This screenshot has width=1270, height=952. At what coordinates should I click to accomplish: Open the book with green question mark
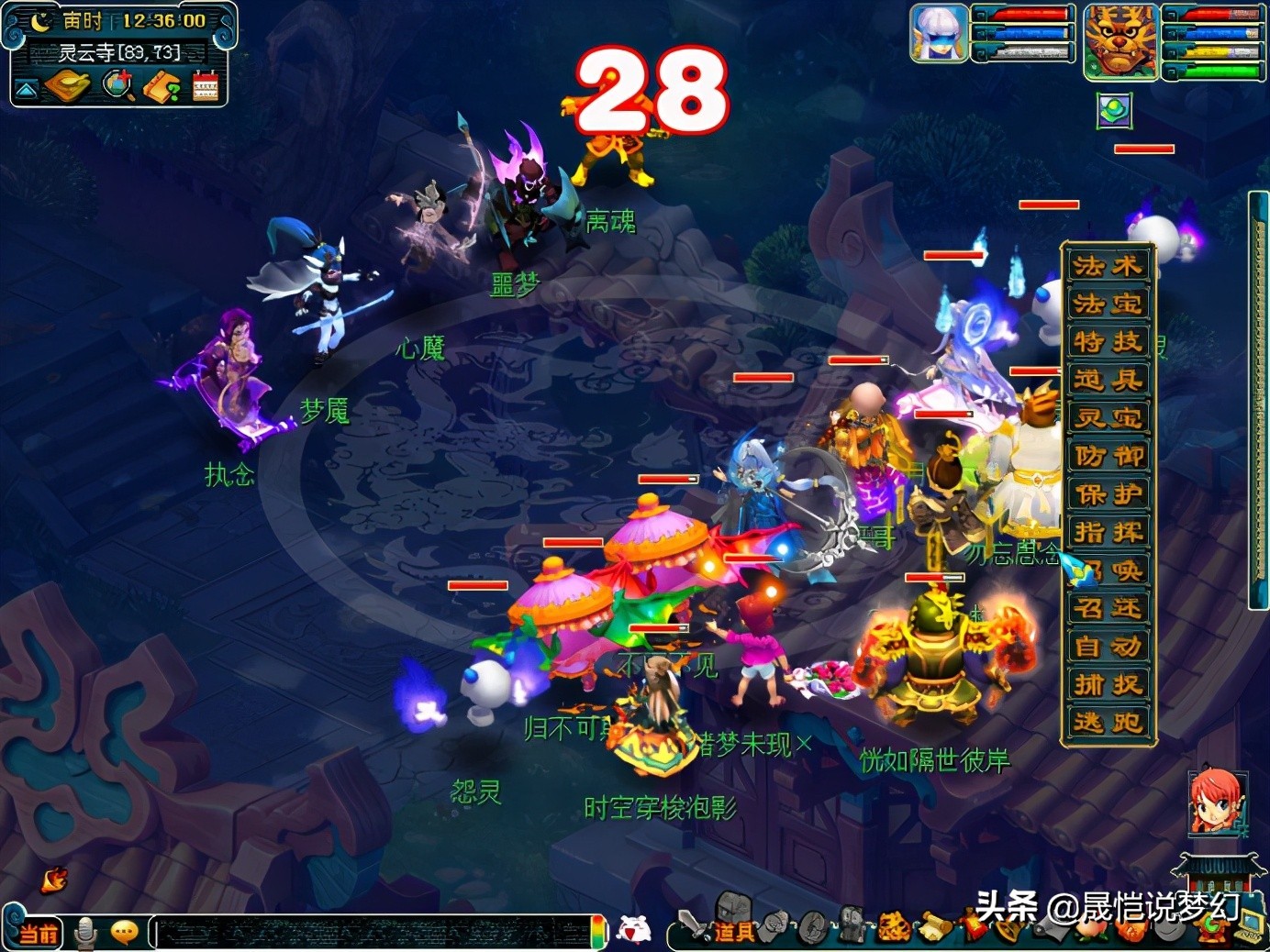162,86
